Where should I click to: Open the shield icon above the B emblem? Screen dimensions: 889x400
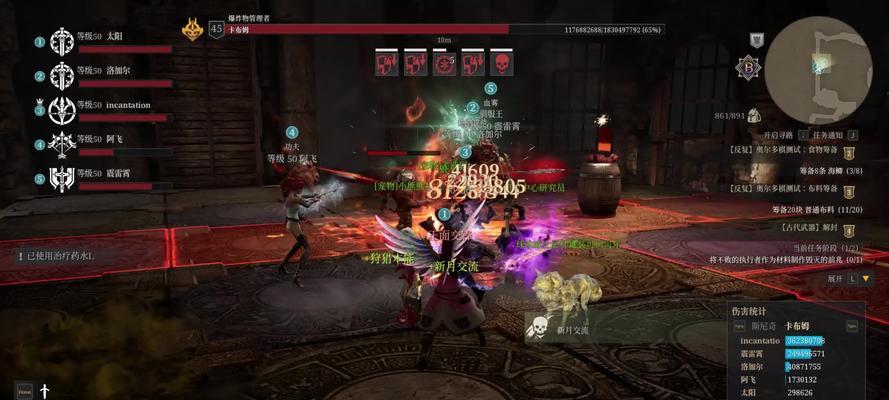point(757,40)
